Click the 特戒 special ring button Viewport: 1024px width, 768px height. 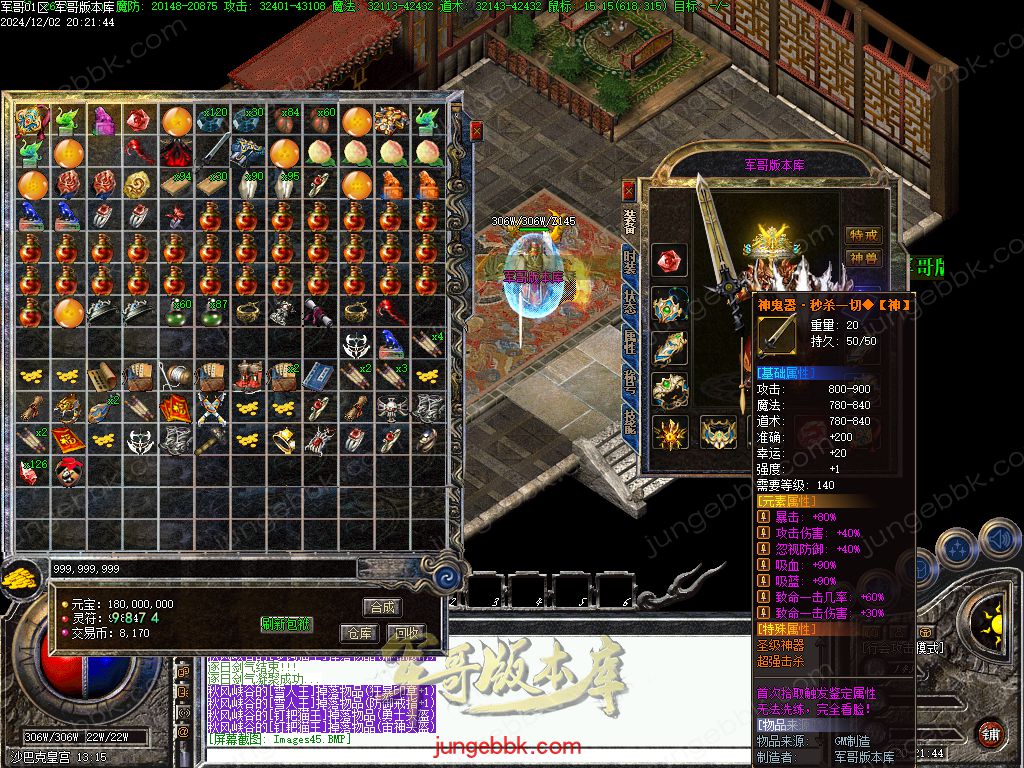coord(863,235)
